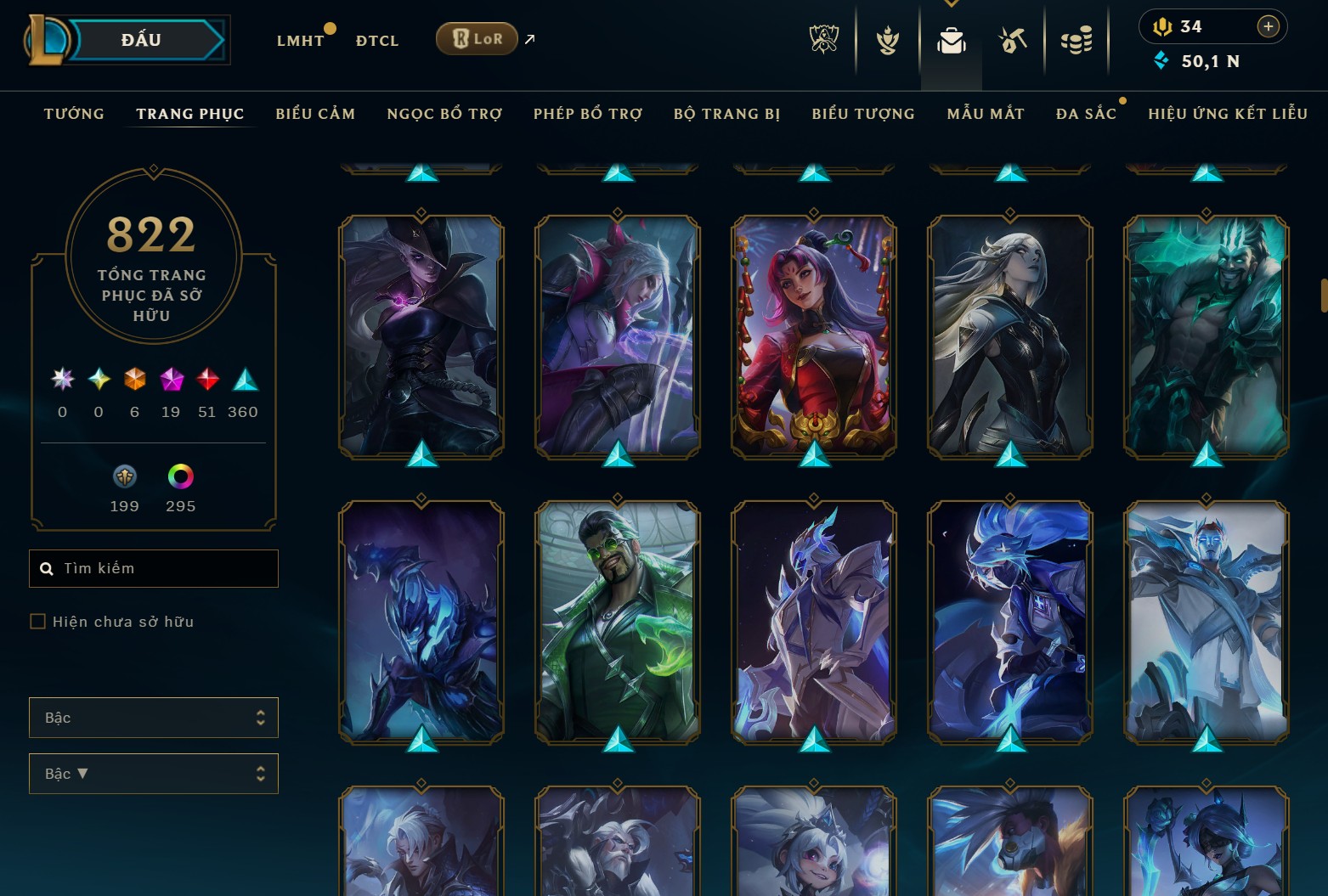Switch to the TƯỚNG tab
The image size is (1328, 896).
coord(74,113)
